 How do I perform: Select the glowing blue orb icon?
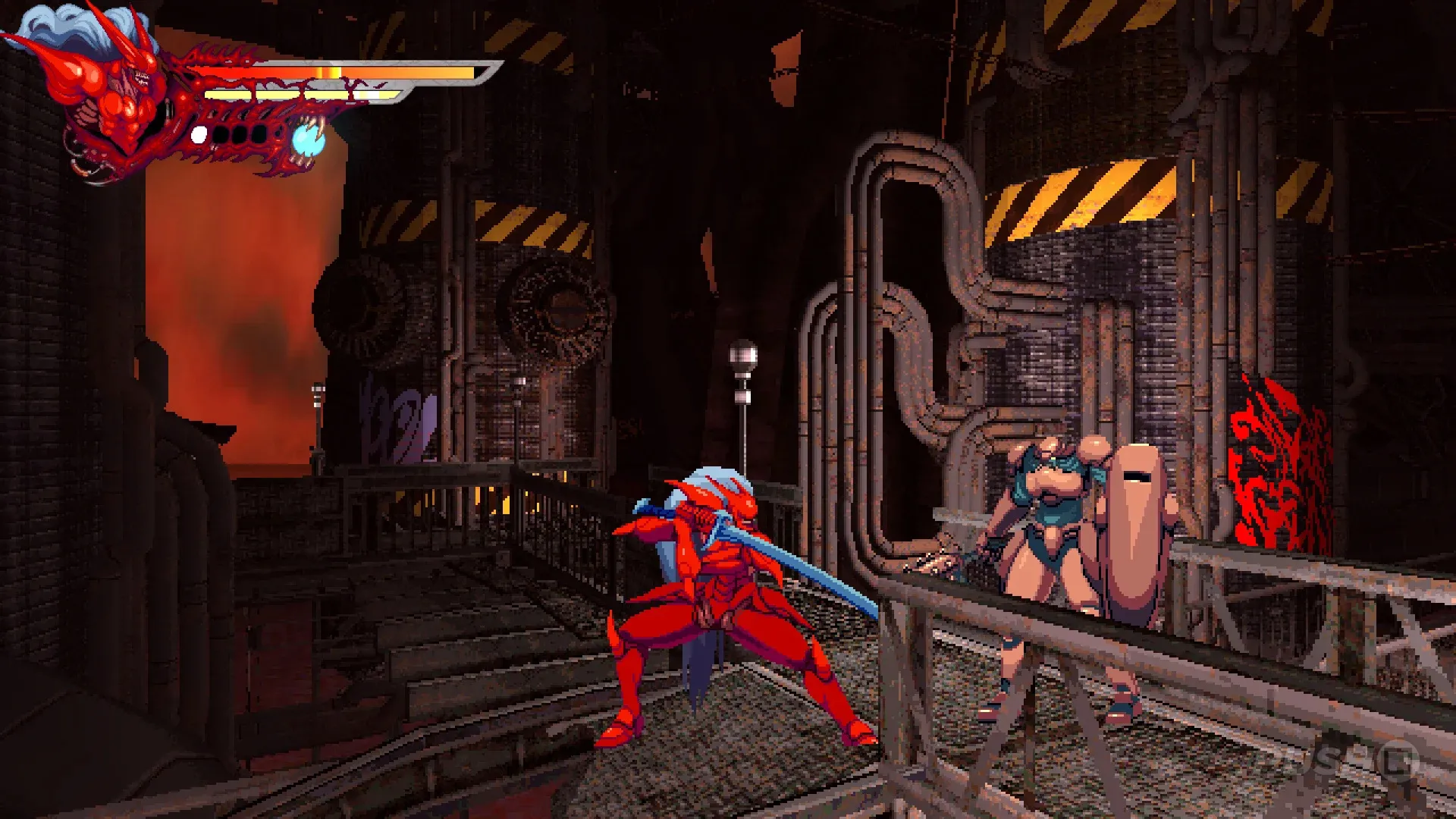[x=309, y=140]
